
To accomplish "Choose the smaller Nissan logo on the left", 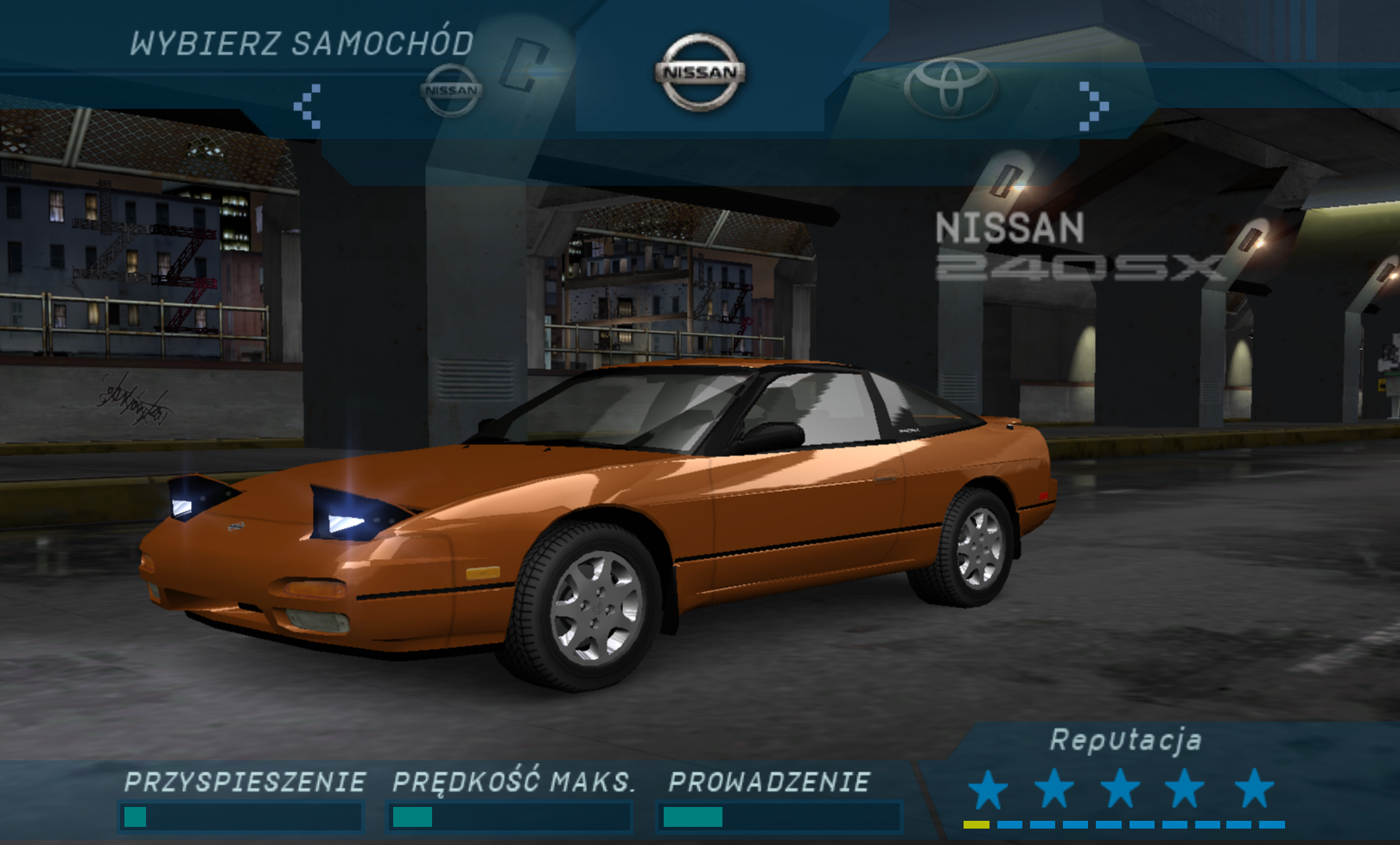I will (x=451, y=90).
